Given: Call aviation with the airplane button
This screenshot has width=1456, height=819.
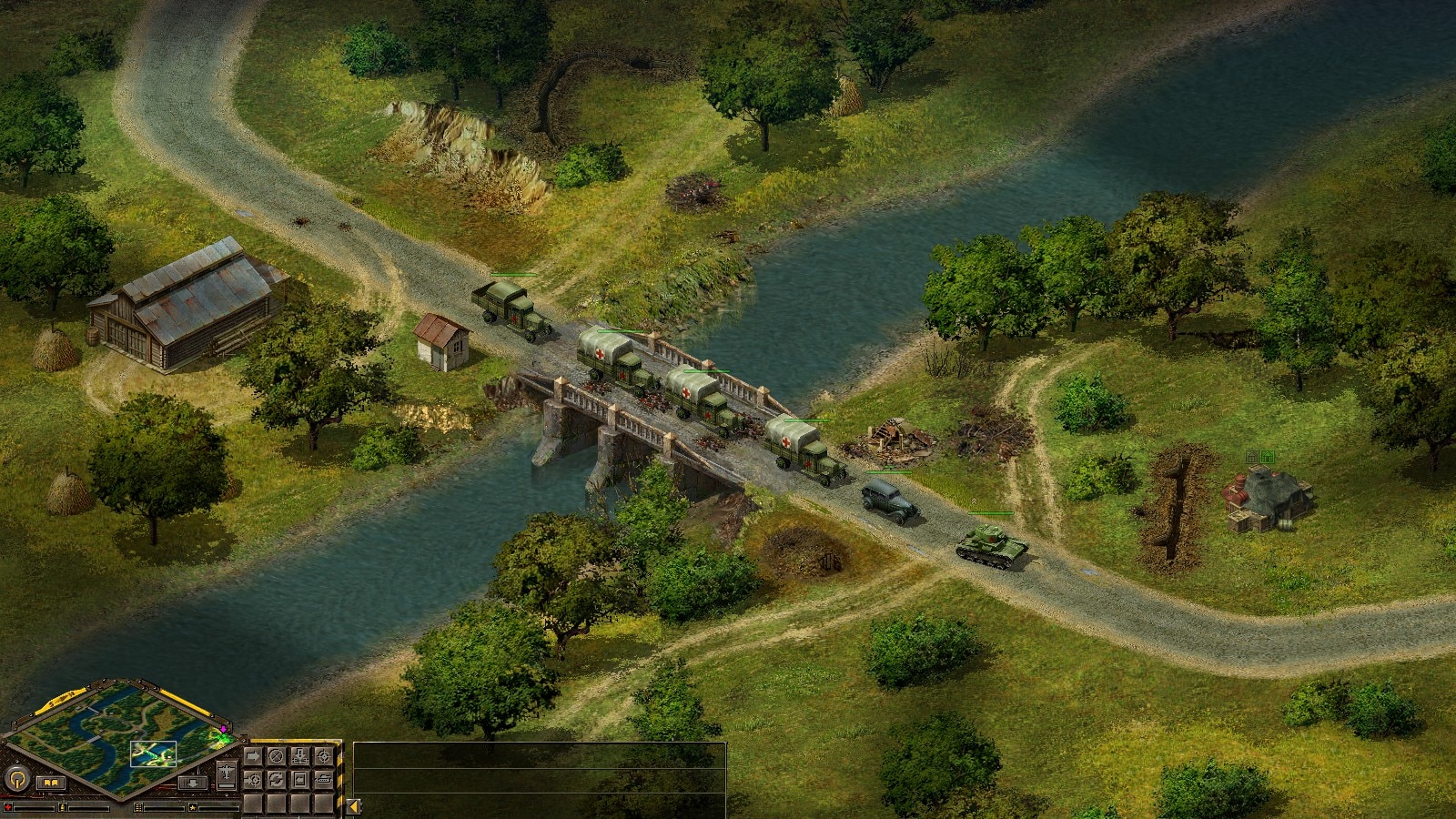Looking at the screenshot, I should [227, 773].
